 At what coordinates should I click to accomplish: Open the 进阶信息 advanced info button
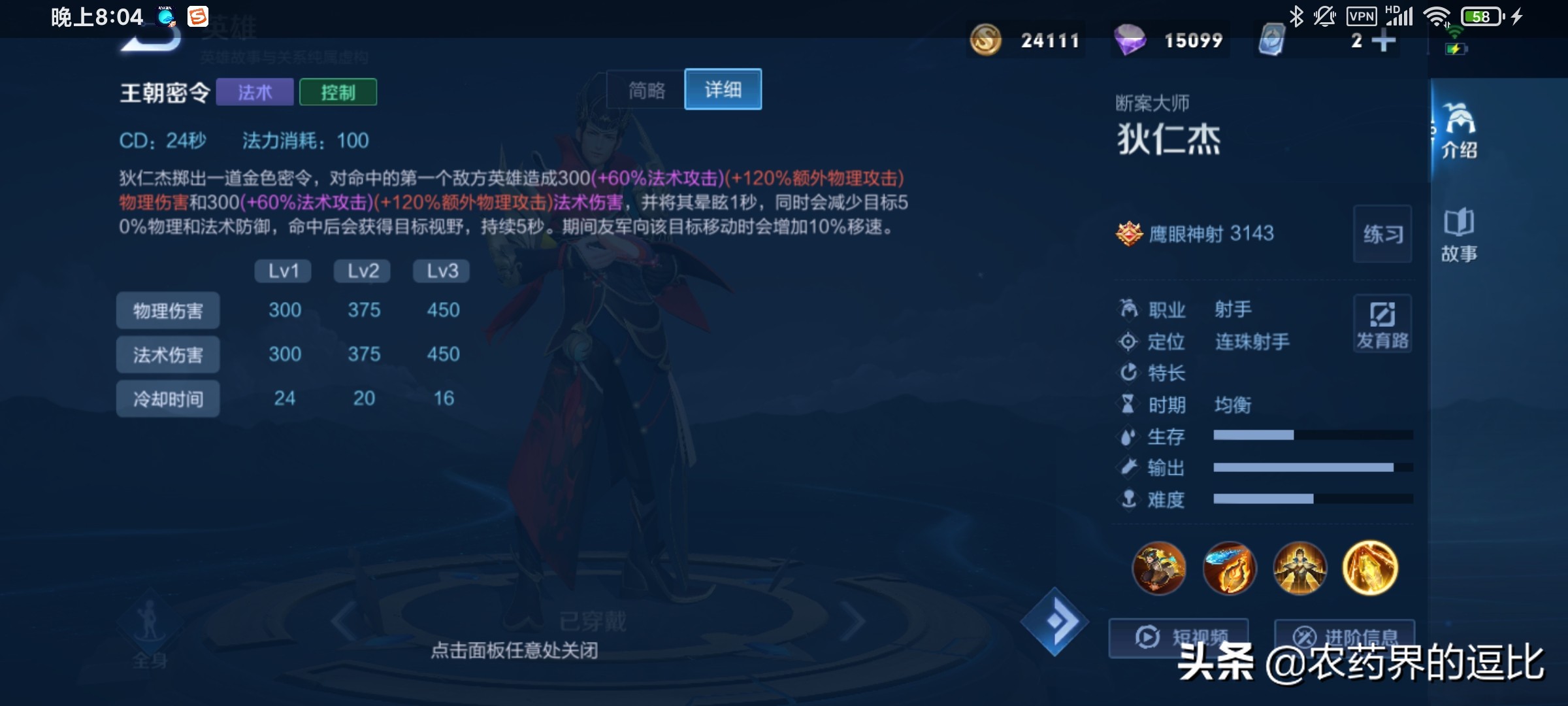pos(1344,637)
